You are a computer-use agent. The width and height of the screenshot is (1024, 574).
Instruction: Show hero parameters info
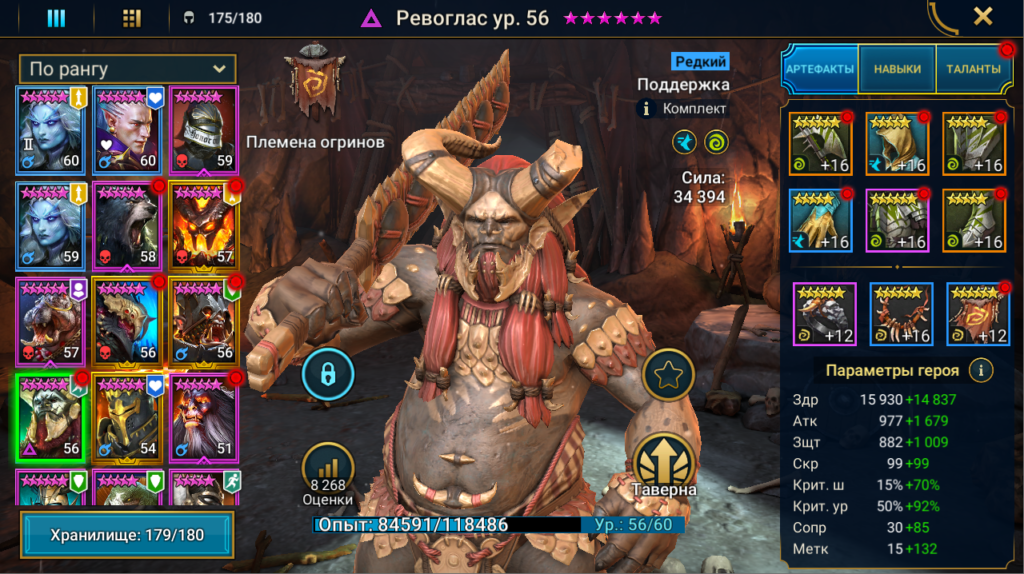982,371
